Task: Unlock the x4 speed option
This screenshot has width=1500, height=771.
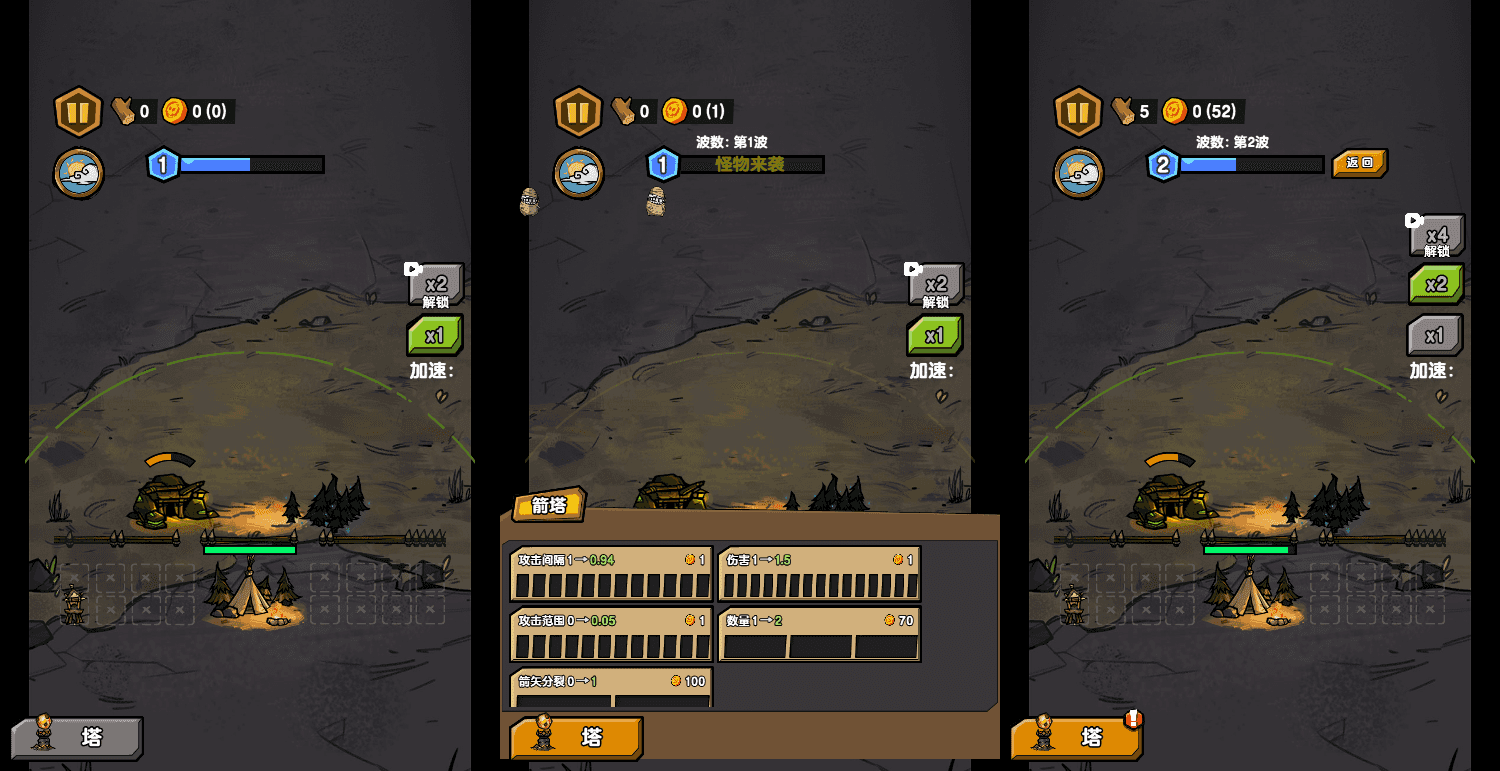Action: point(1436,236)
